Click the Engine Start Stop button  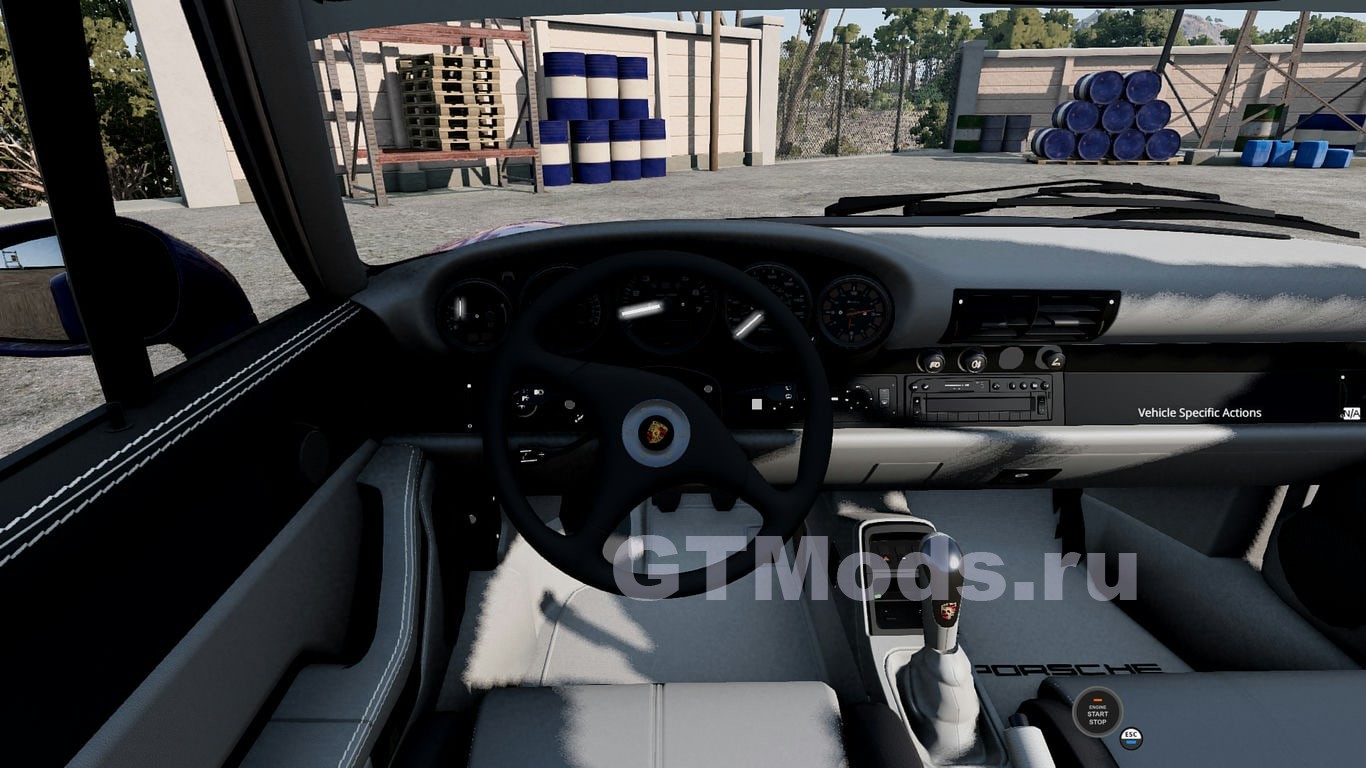click(1097, 712)
